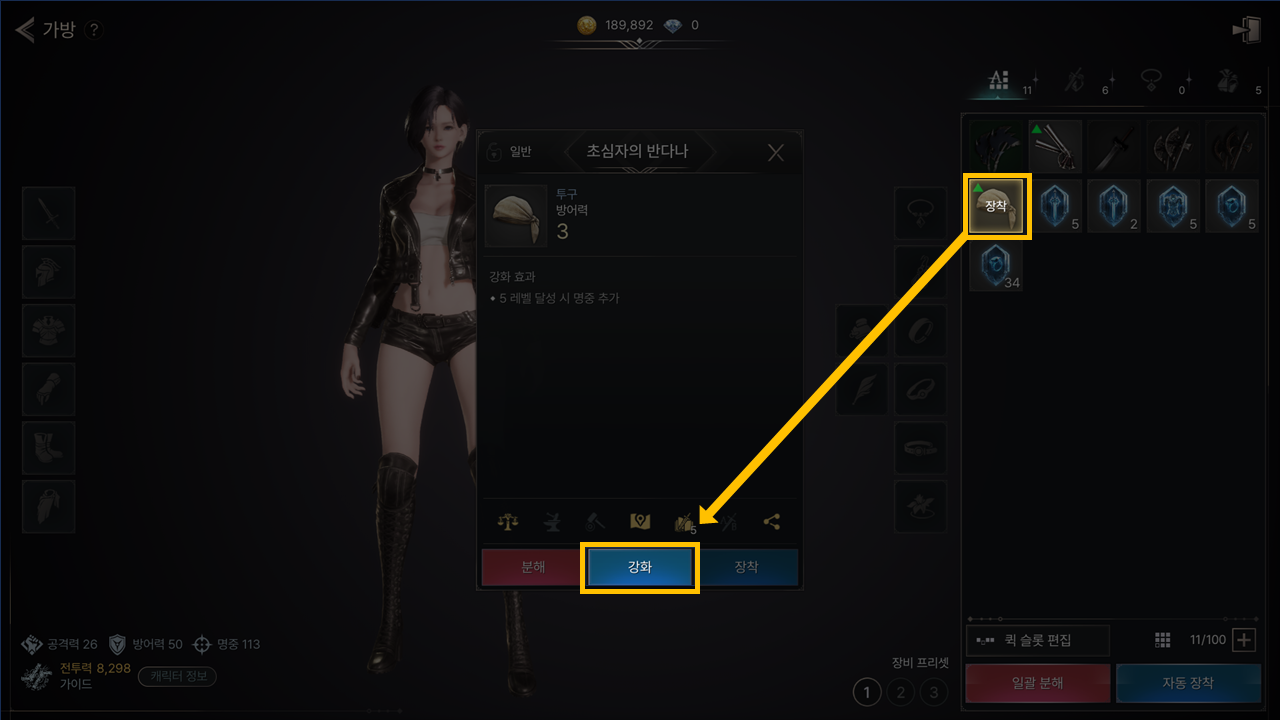1280x720 pixels.
Task: Close the 초심자의 반다나 item popup
Action: [x=776, y=153]
